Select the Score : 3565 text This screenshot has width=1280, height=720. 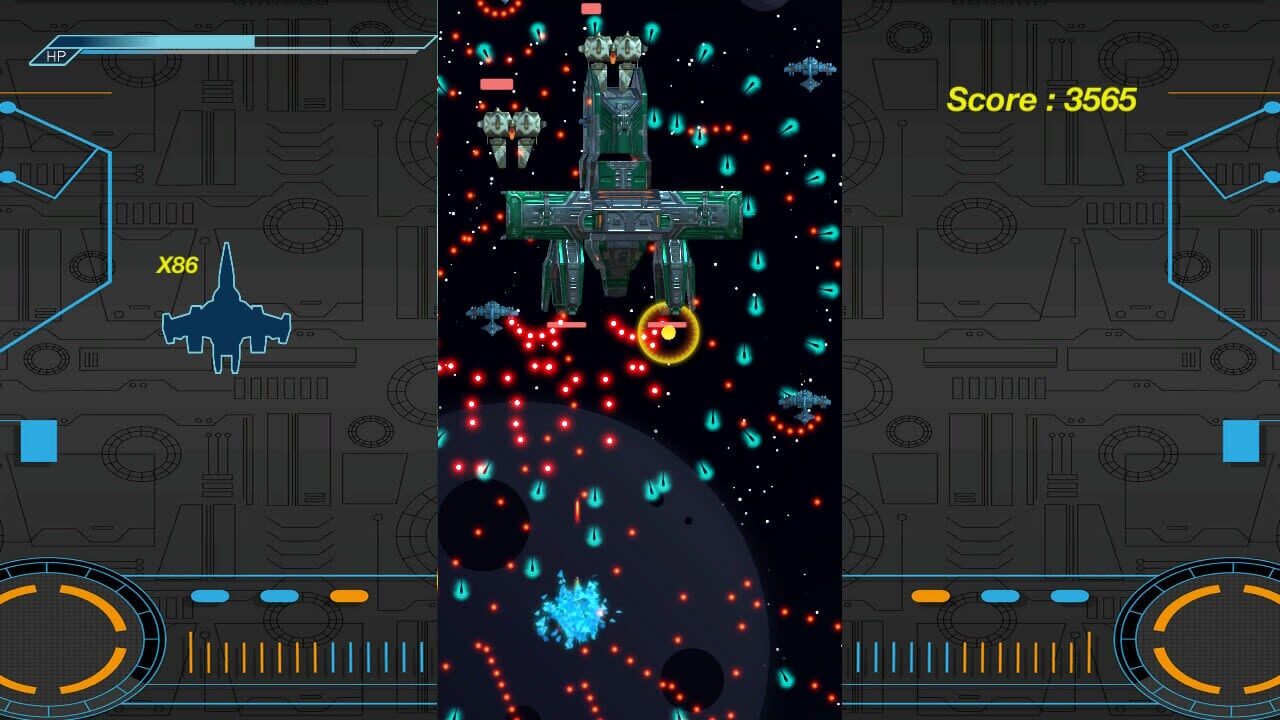point(1040,100)
